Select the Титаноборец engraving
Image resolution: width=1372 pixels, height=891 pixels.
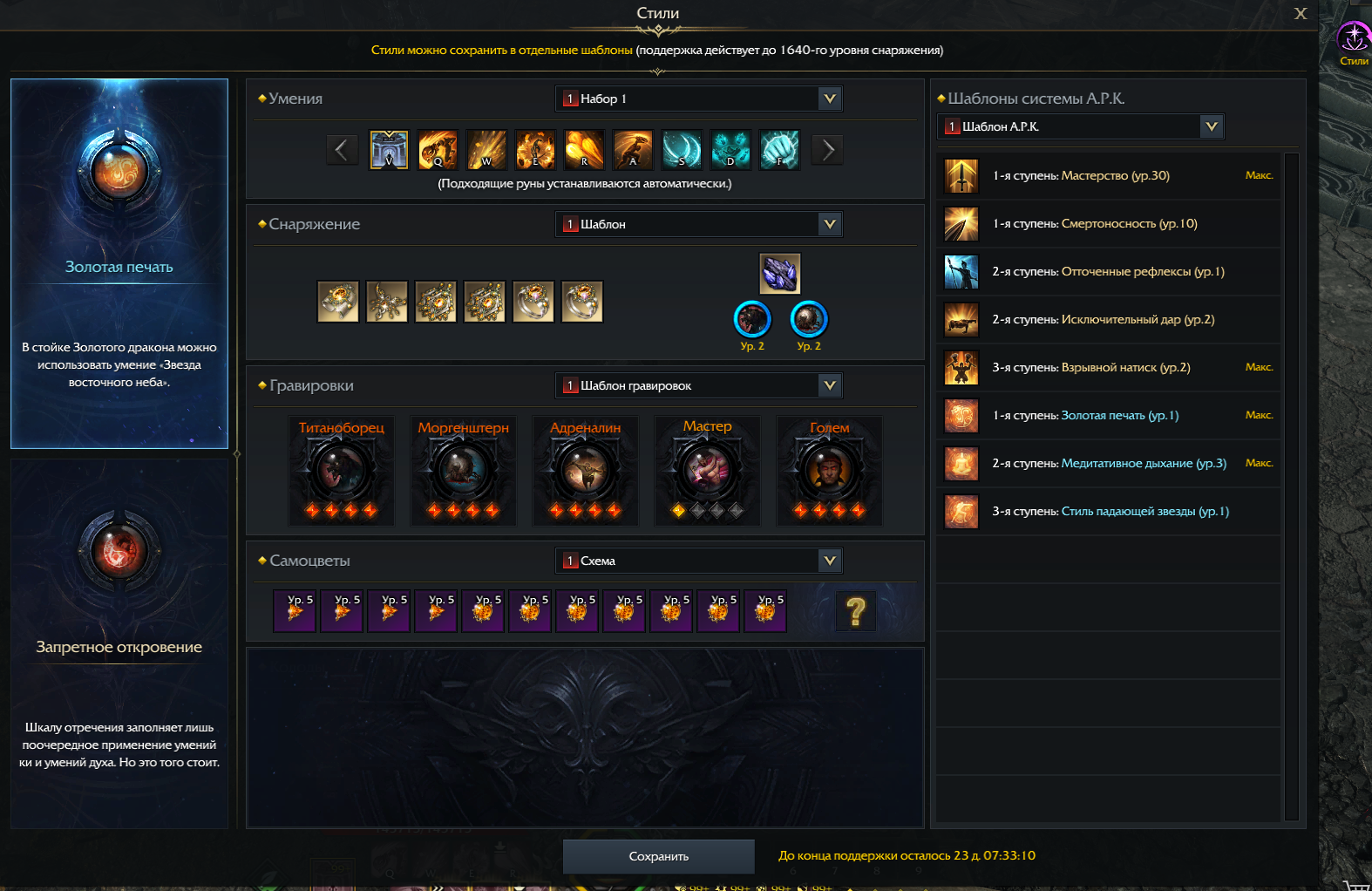click(x=342, y=471)
